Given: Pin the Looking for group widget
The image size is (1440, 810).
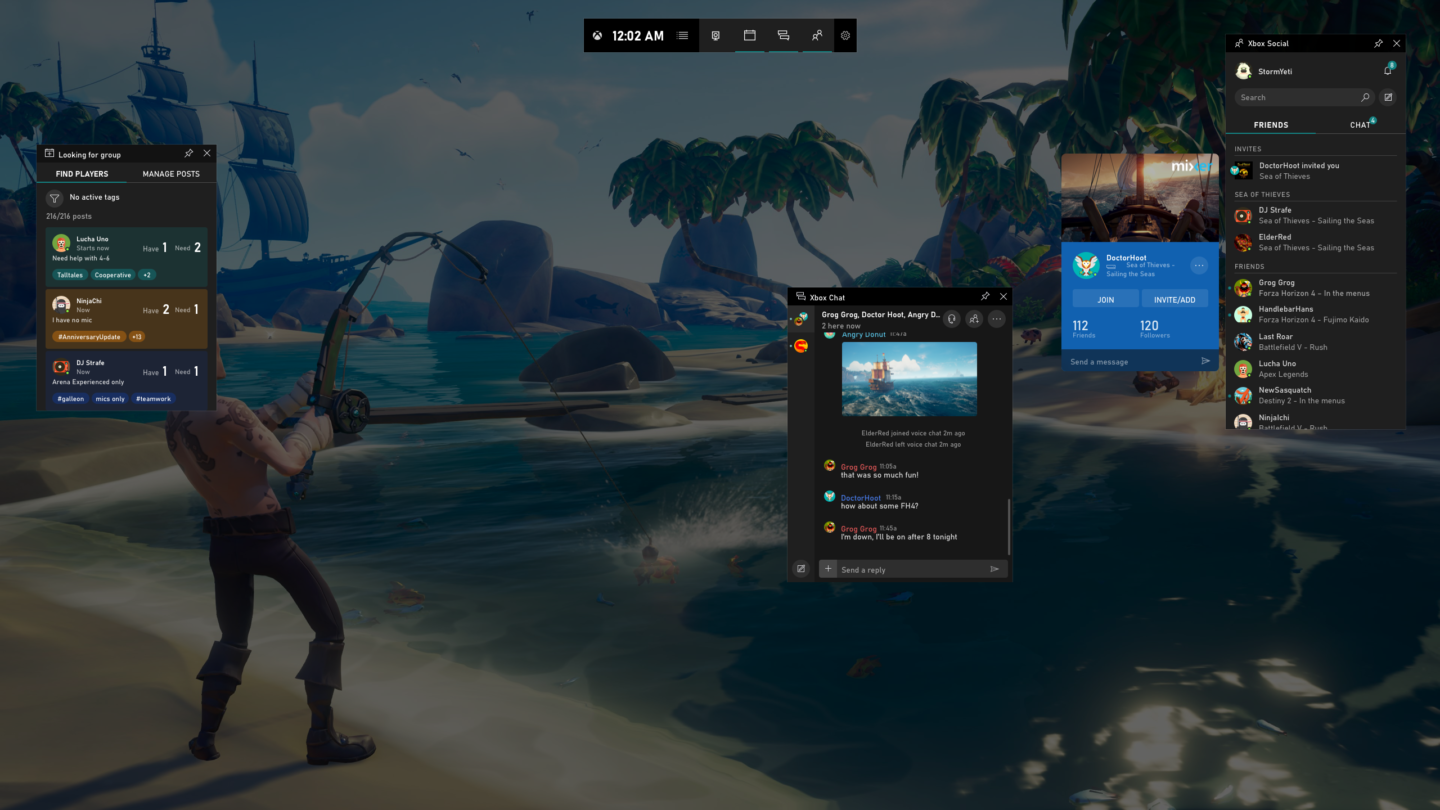Looking at the screenshot, I should click(188, 153).
